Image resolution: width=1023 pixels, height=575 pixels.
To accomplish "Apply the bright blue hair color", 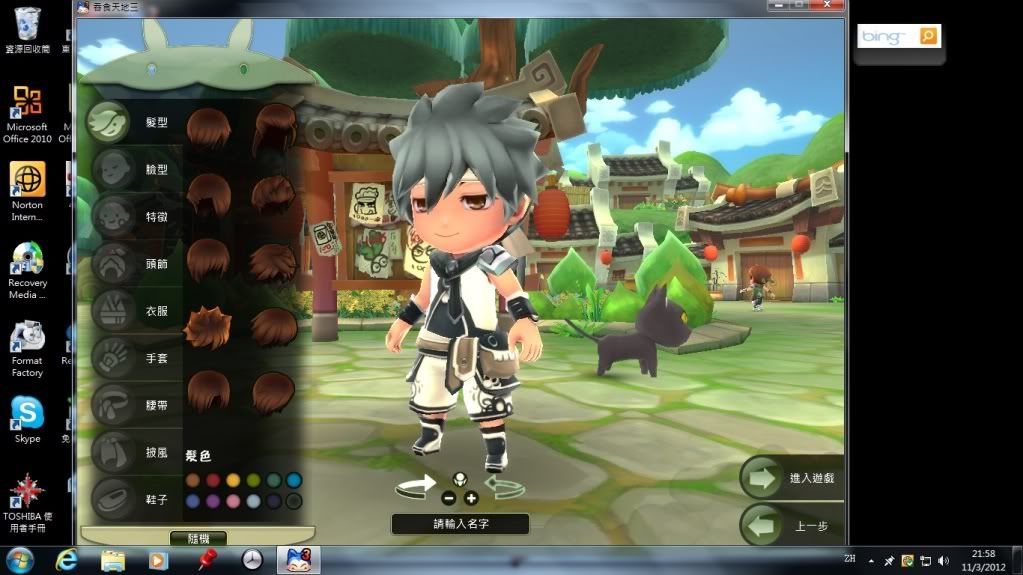I will [x=294, y=481].
